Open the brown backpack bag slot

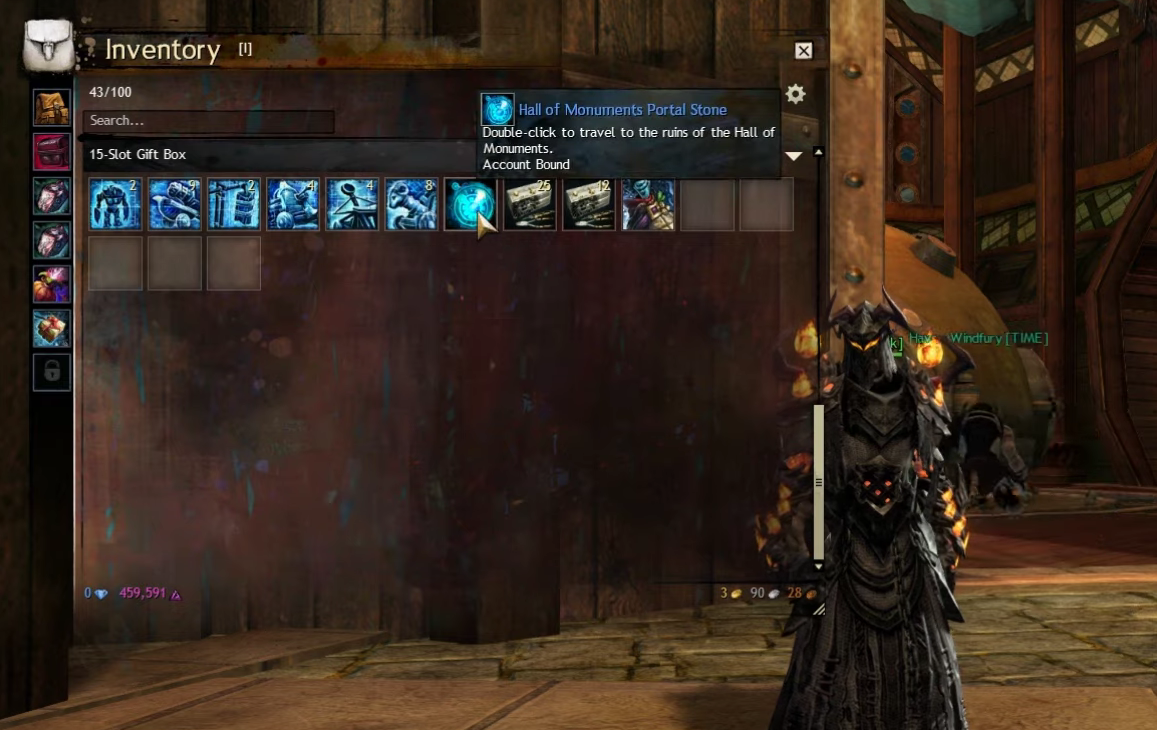click(52, 107)
